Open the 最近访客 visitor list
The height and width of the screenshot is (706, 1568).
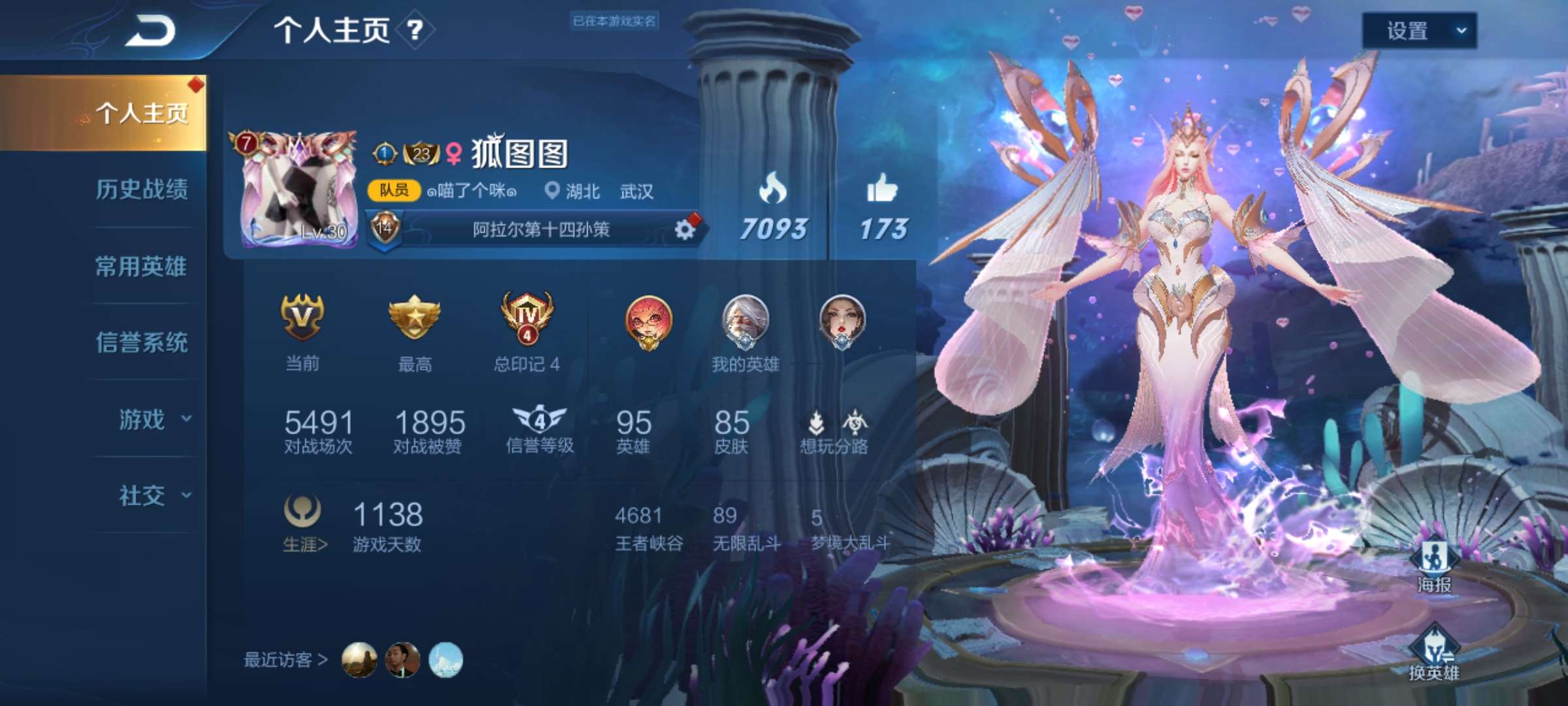286,660
